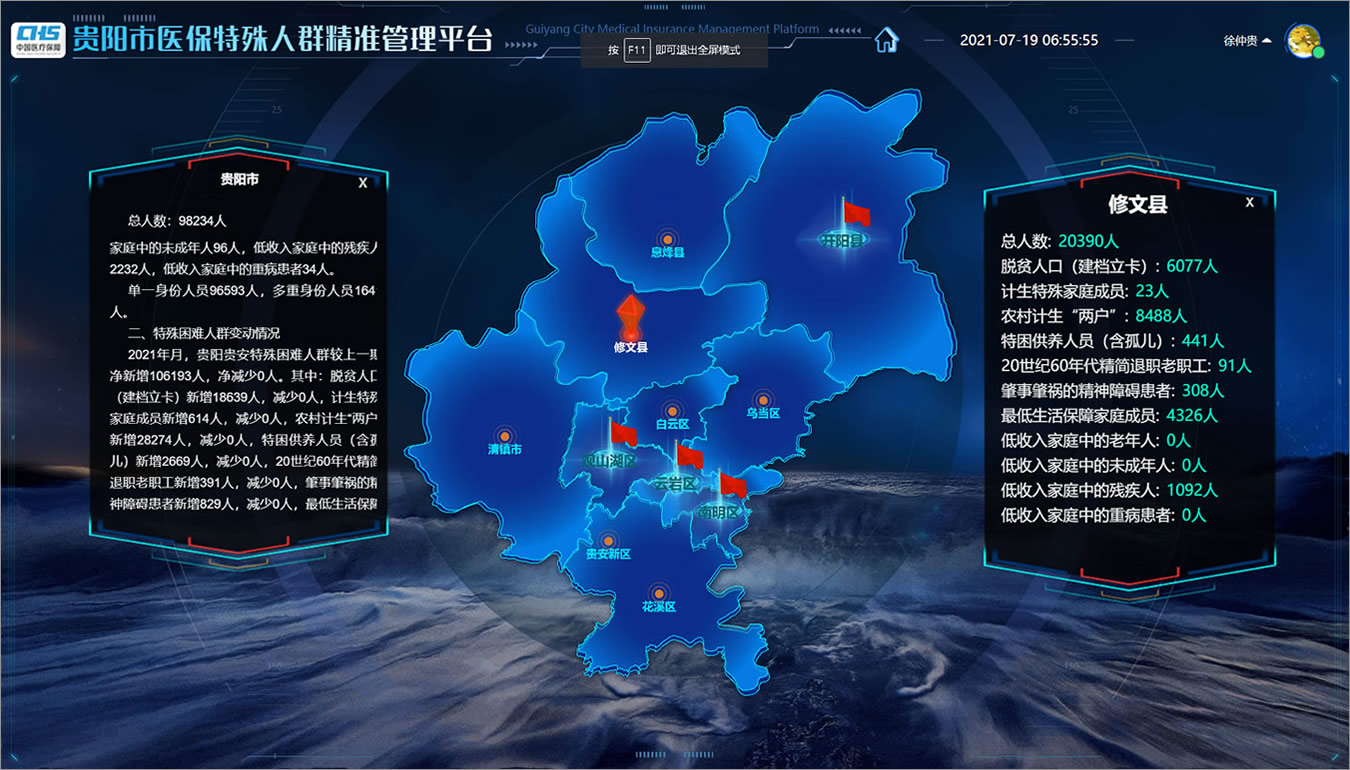Select 息烽县 on the map
Viewport: 1350px width, 770px height.
tap(667, 241)
